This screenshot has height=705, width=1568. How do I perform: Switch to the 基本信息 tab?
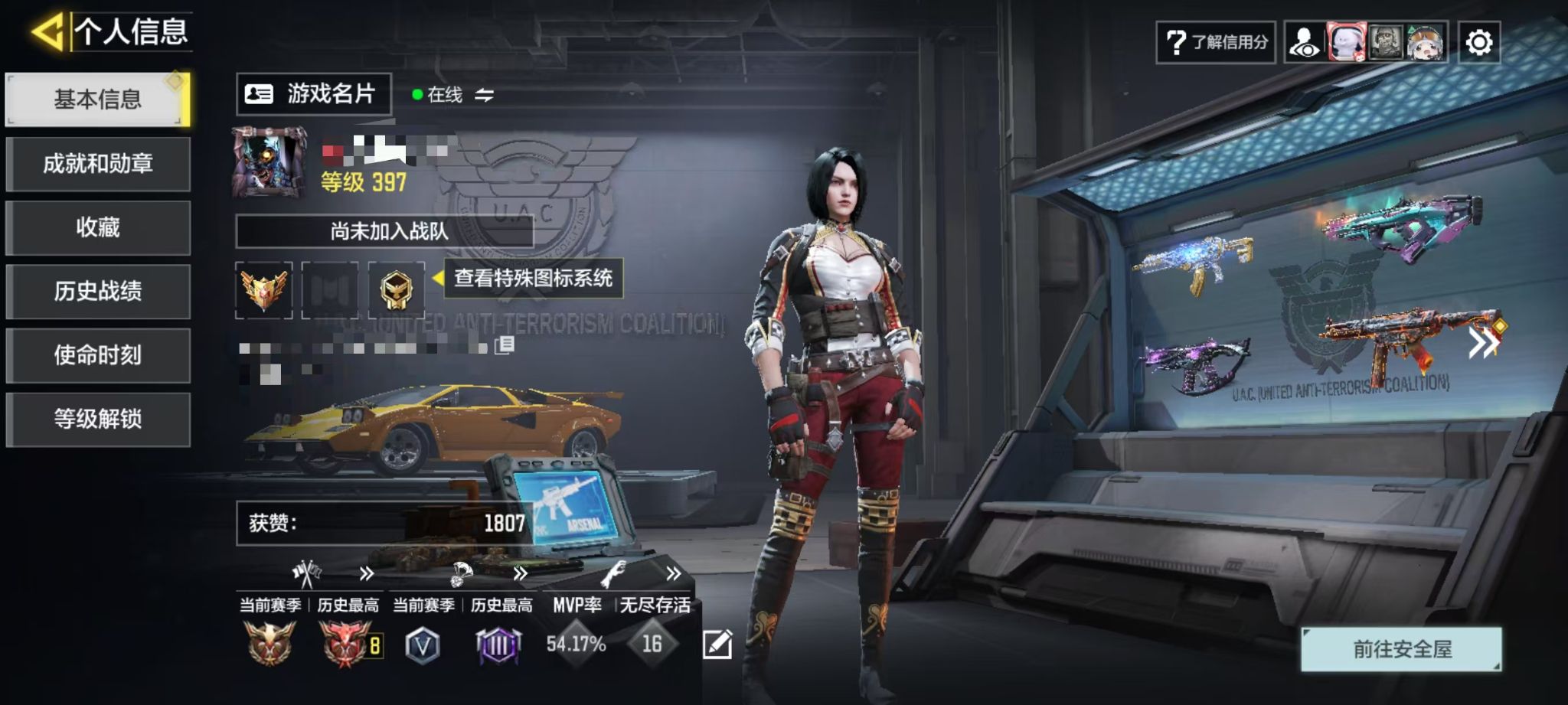[97, 100]
